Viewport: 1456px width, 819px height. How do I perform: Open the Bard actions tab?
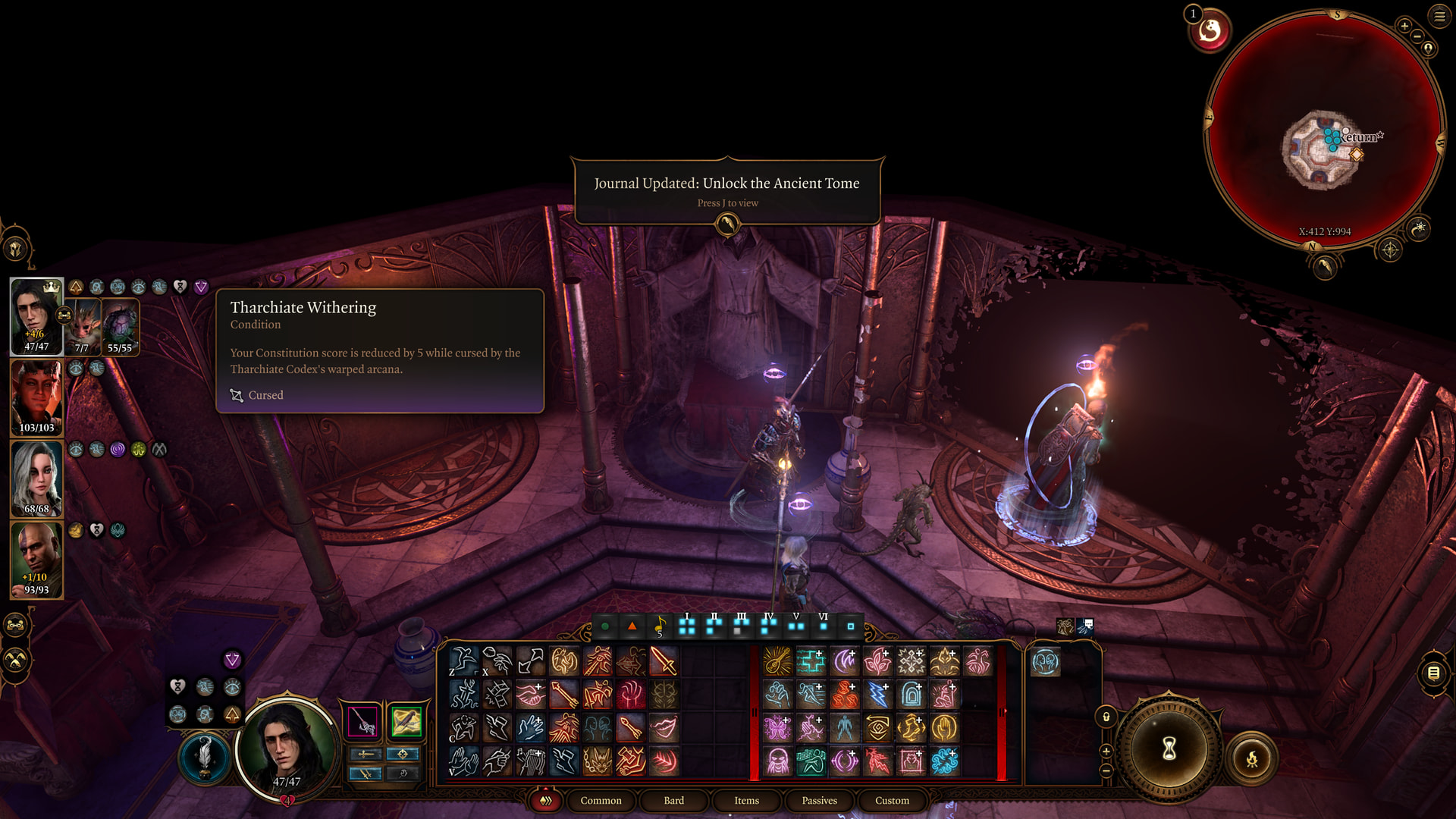pyautogui.click(x=673, y=800)
